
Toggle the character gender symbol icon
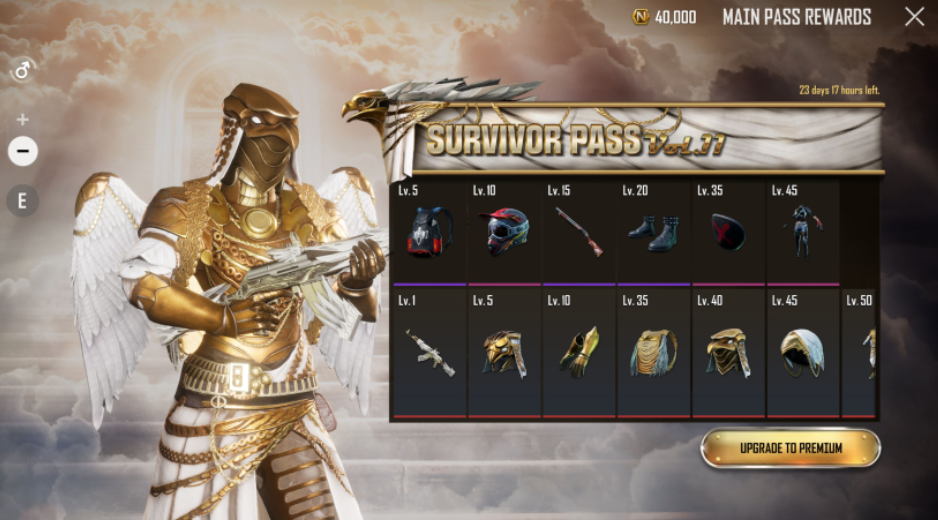pyautogui.click(x=23, y=71)
